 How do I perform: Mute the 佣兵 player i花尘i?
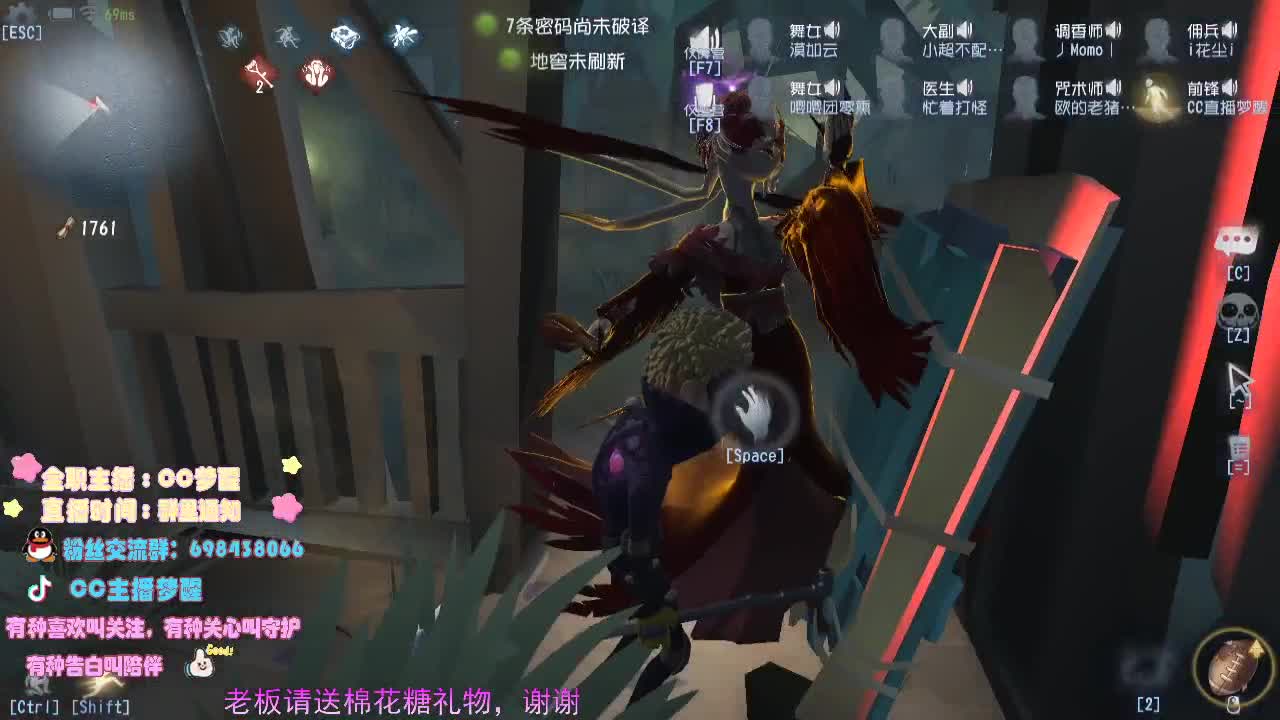1228,31
